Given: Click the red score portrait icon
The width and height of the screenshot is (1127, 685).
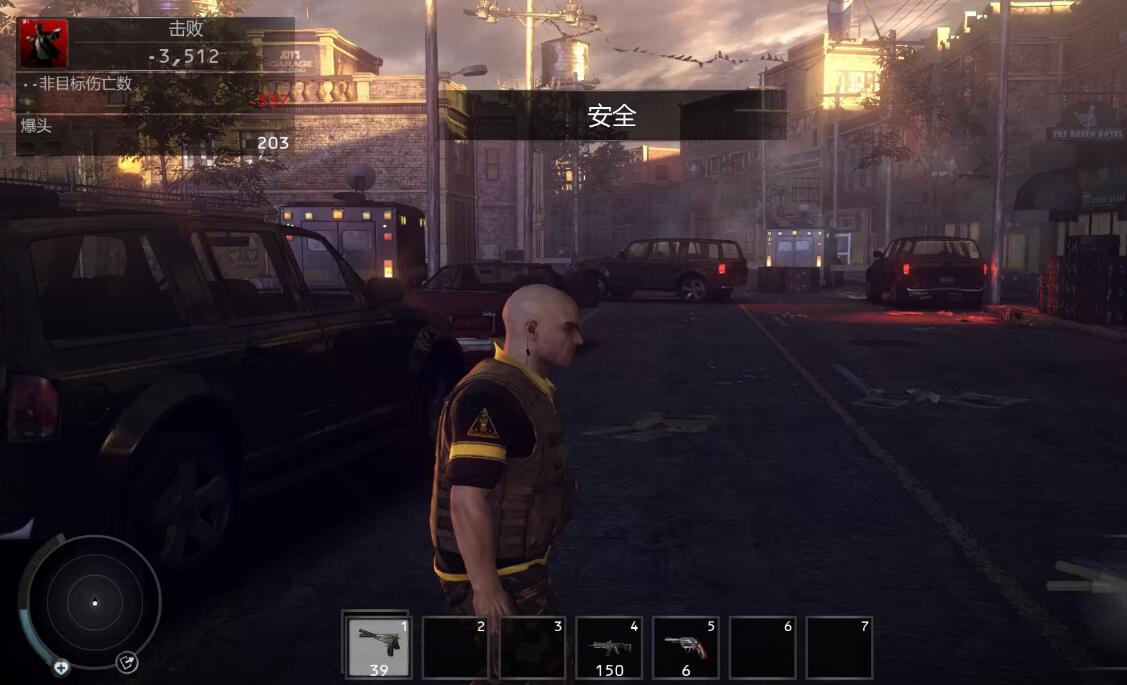Looking at the screenshot, I should tap(44, 43).
